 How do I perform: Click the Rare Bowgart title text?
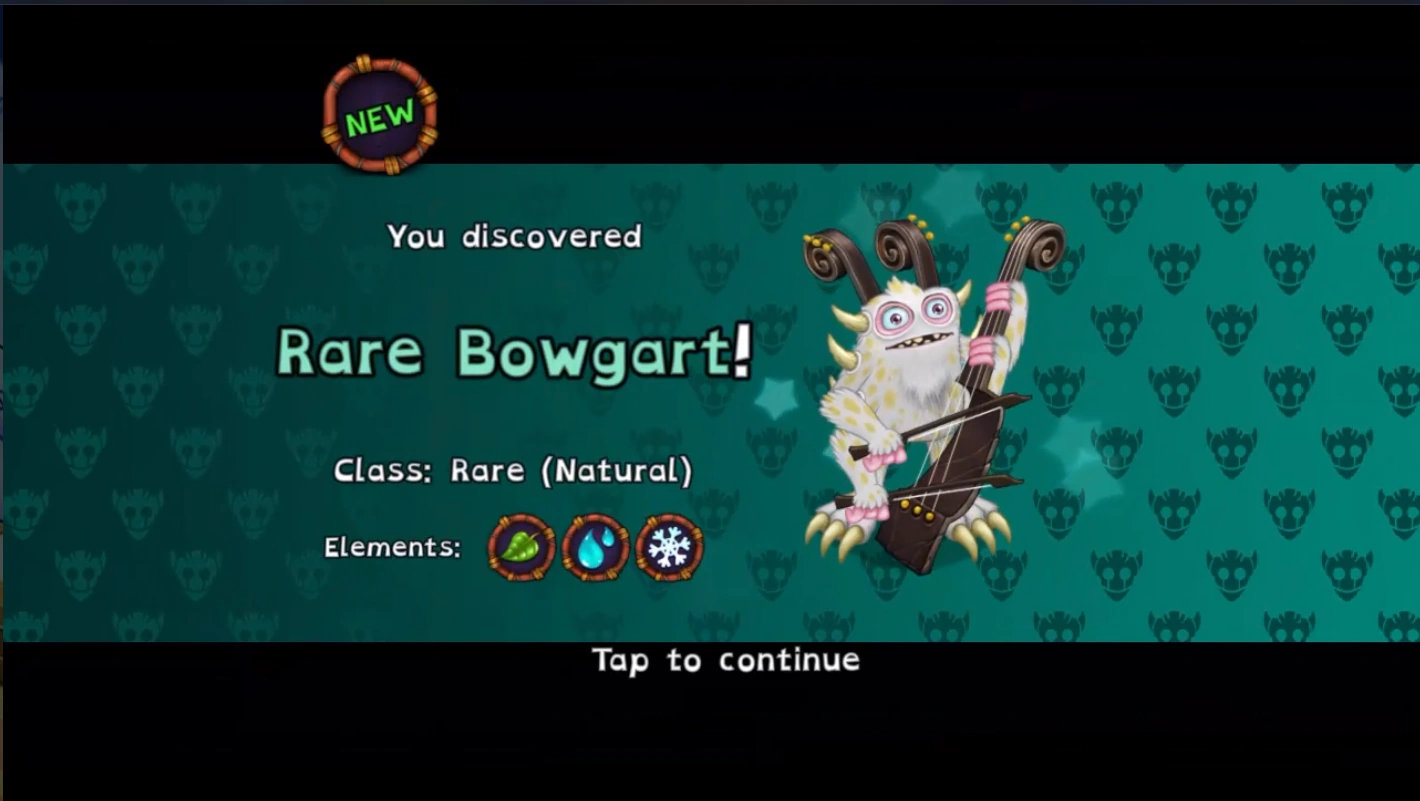click(x=512, y=352)
